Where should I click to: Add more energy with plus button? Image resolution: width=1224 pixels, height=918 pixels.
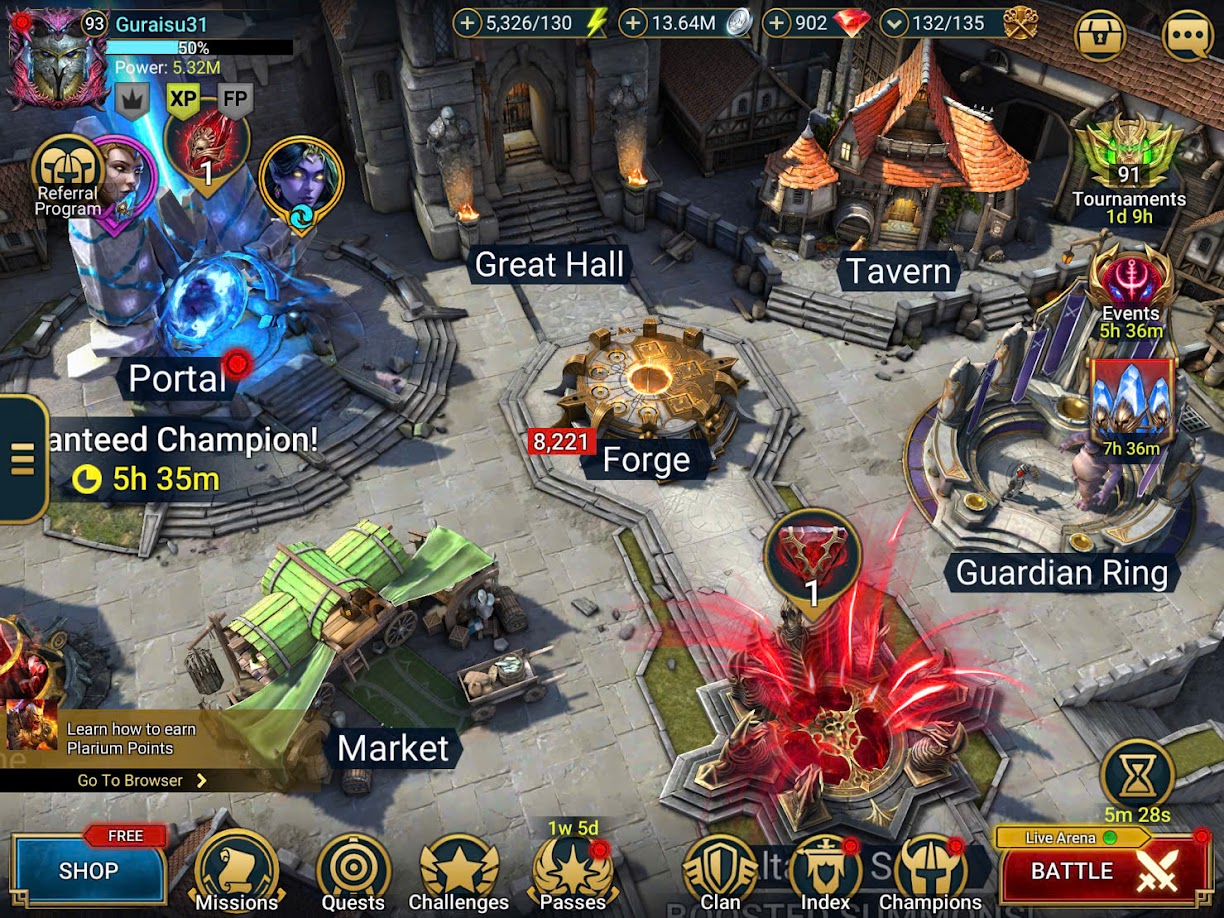(468, 24)
